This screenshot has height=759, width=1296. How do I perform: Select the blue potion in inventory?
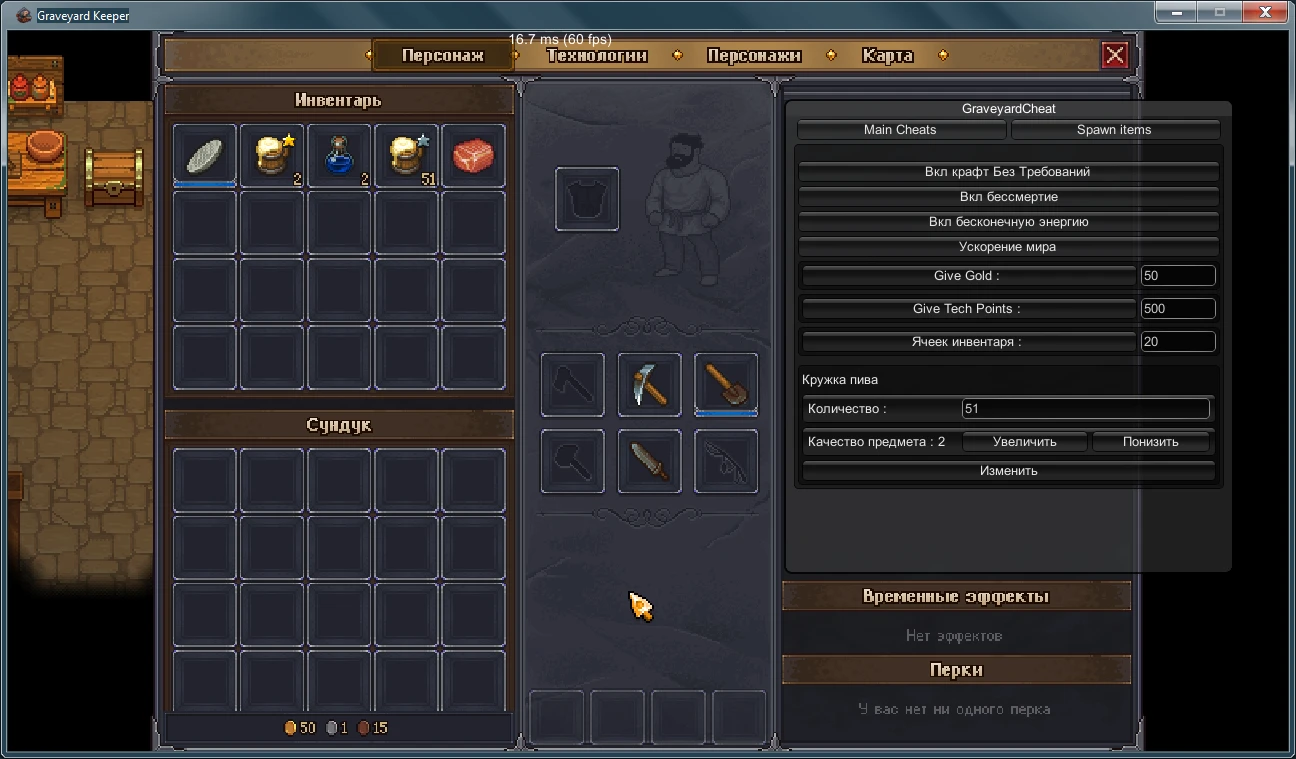(339, 154)
